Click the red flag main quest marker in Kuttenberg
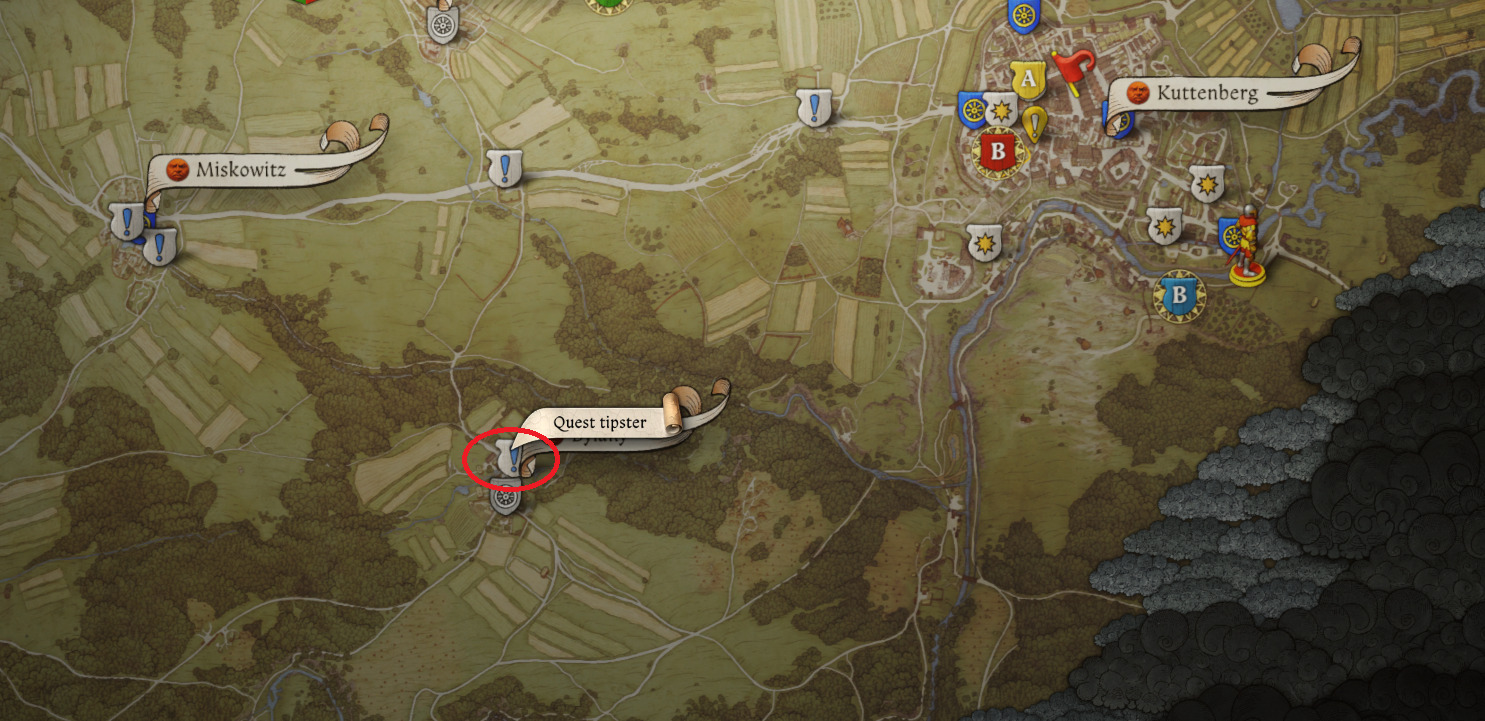 coord(1071,65)
